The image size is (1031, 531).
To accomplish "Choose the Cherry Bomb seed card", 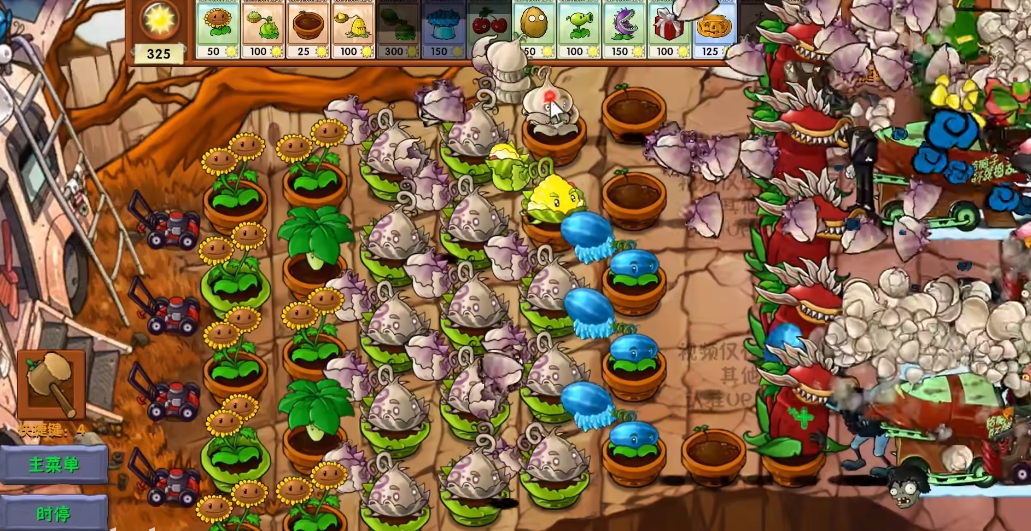I will tap(488, 29).
